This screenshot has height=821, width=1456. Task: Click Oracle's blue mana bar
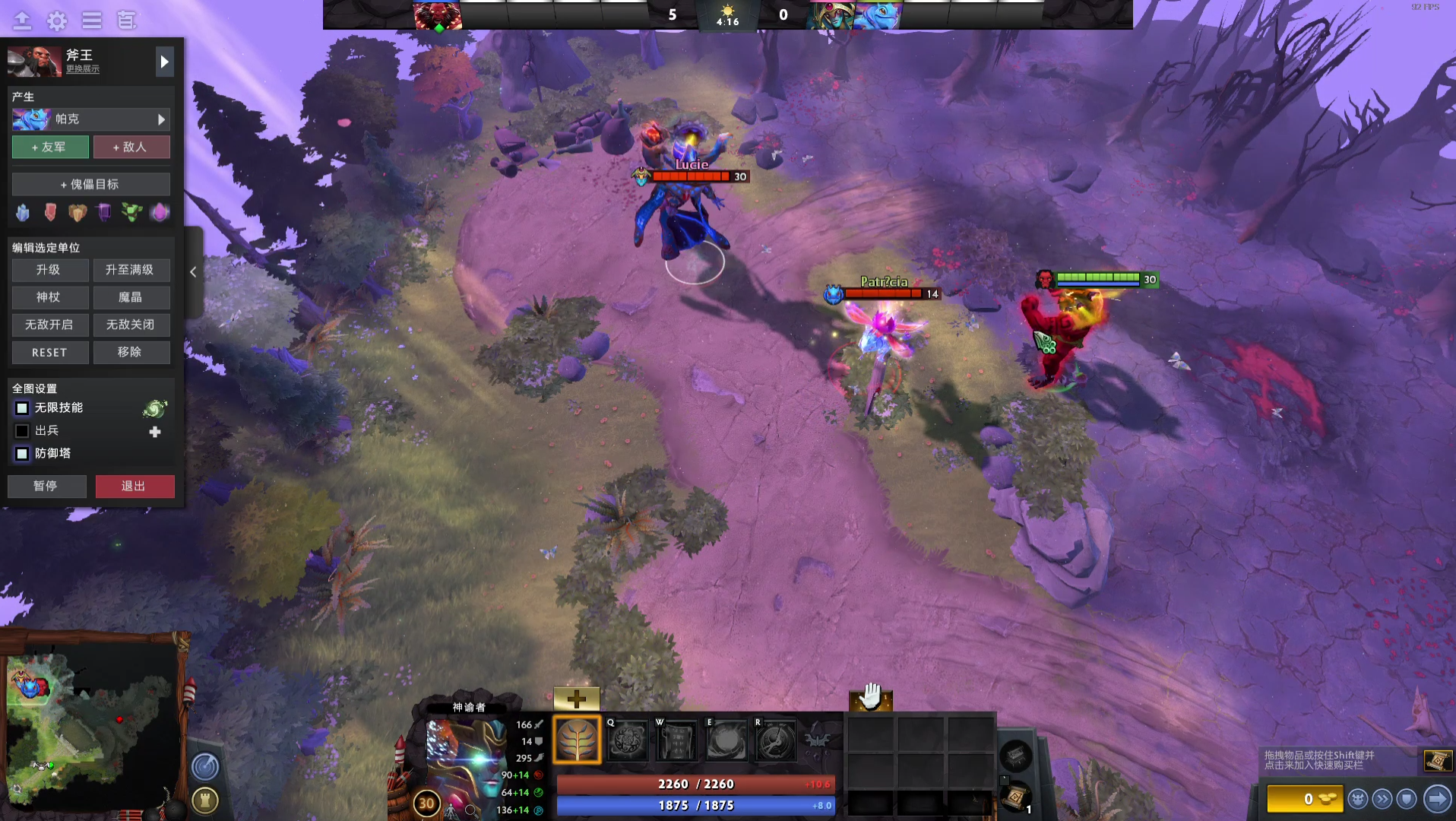point(695,805)
